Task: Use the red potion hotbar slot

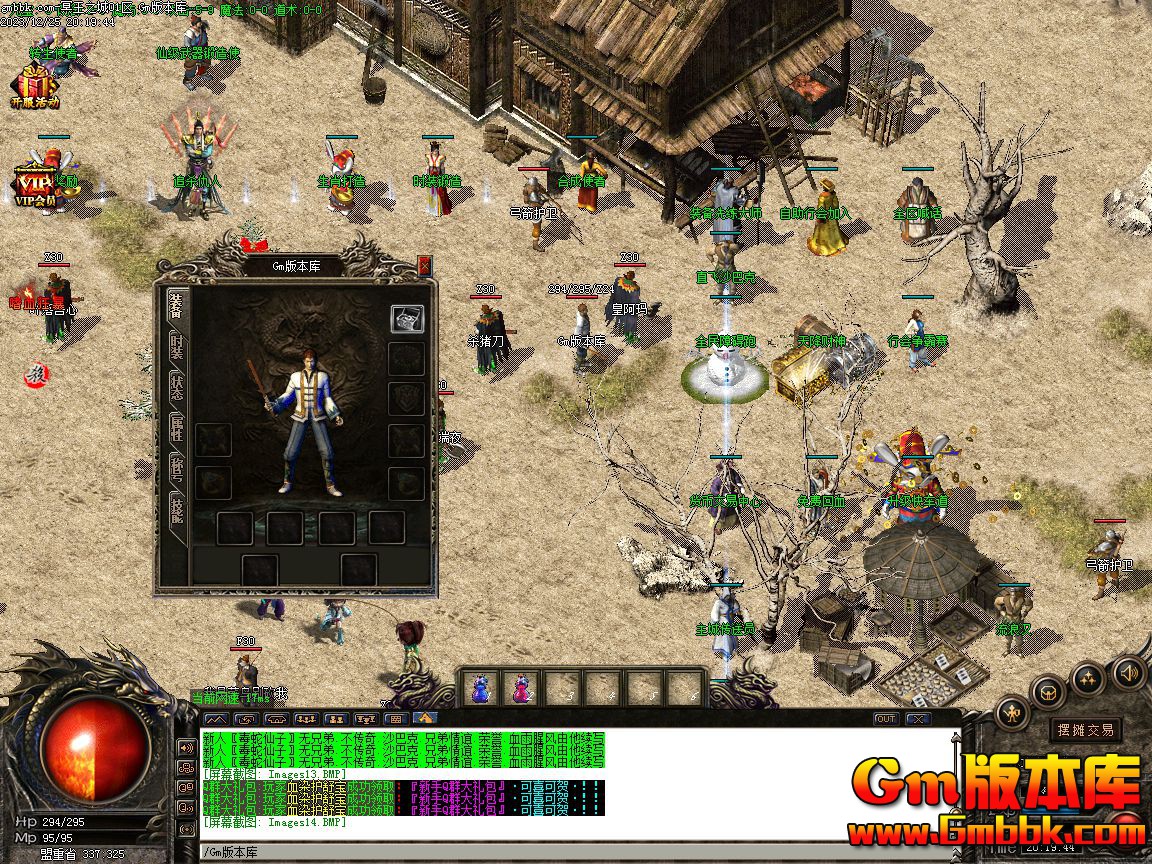Action: coord(521,688)
